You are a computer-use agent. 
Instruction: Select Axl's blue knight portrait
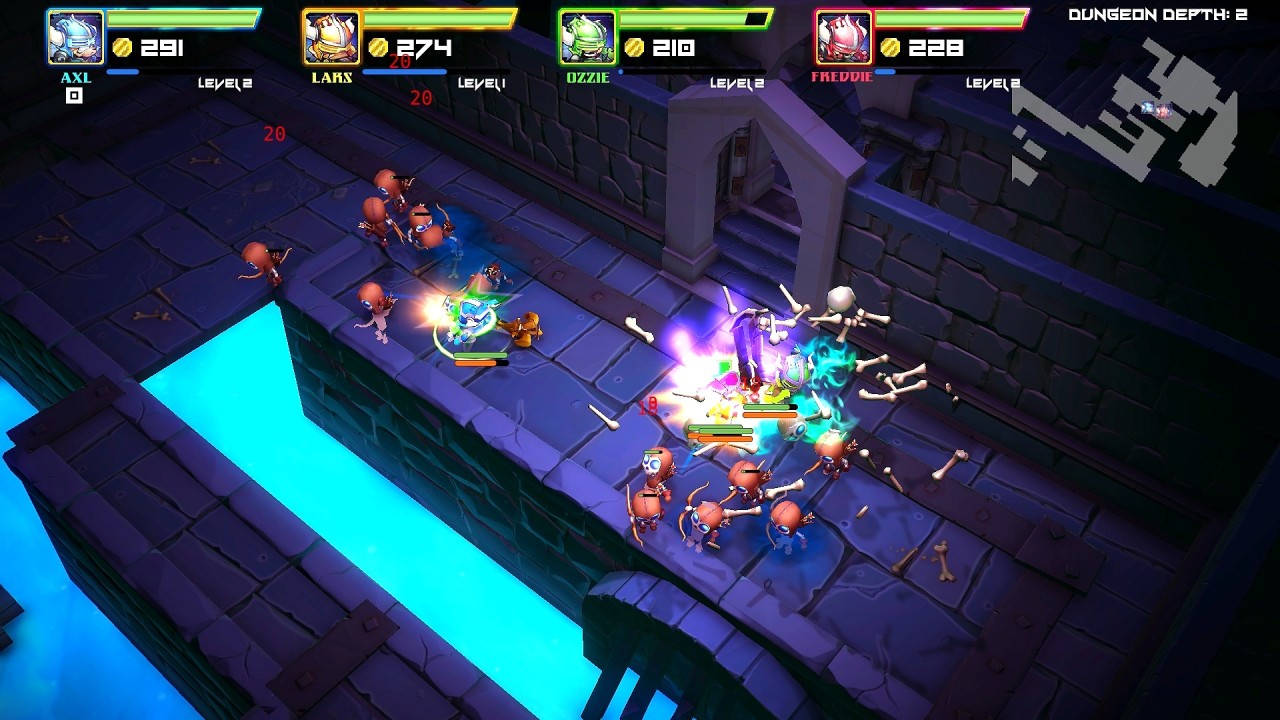tap(75, 38)
